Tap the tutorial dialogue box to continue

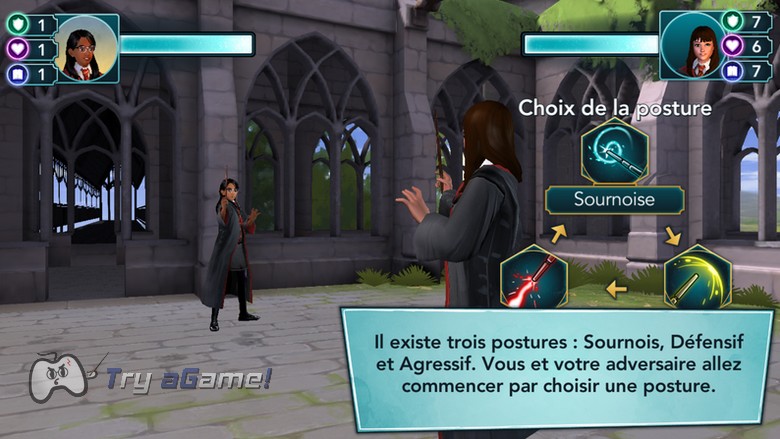[x=556, y=366]
